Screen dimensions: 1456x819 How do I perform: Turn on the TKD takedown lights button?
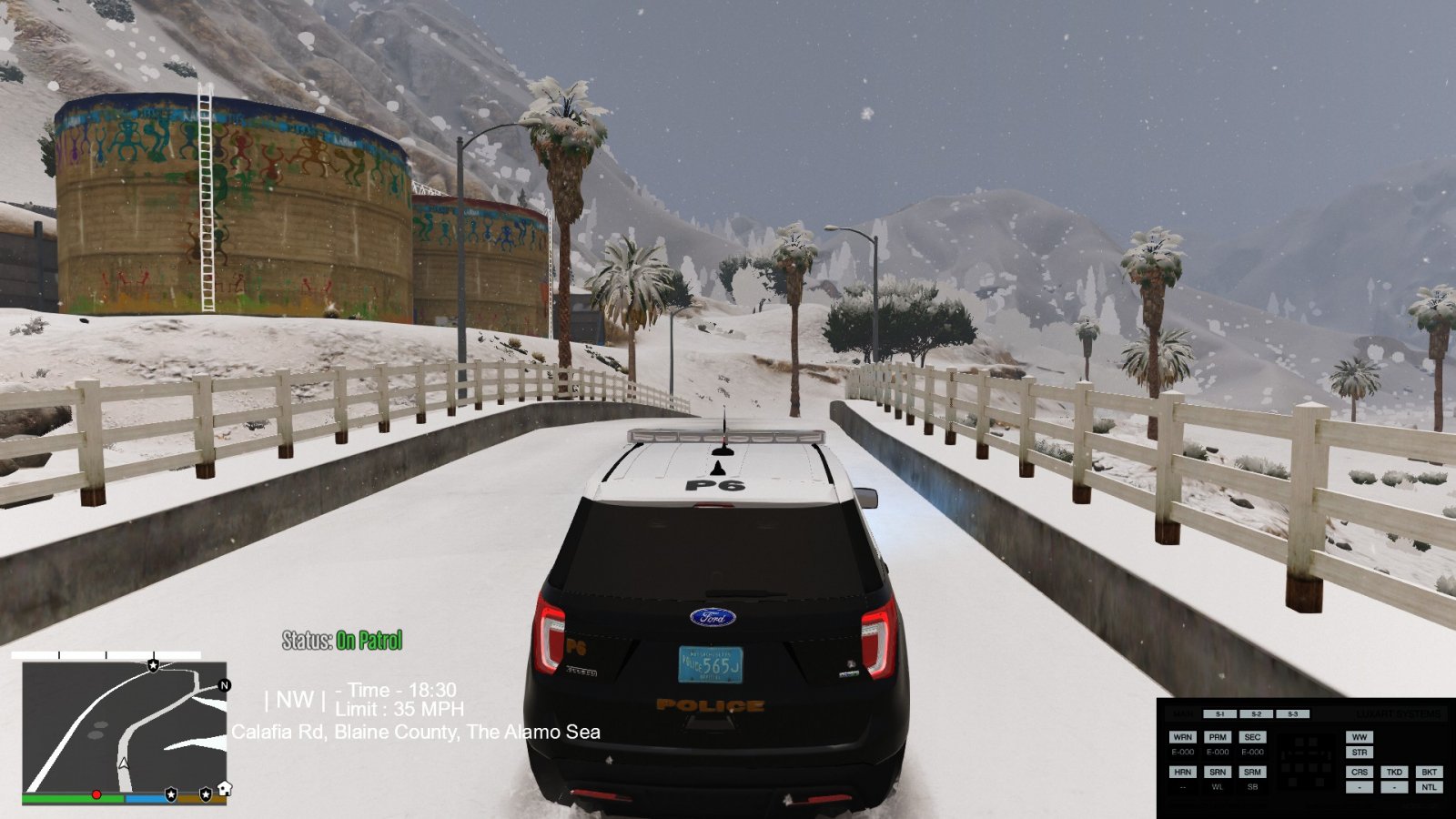[x=1394, y=772]
